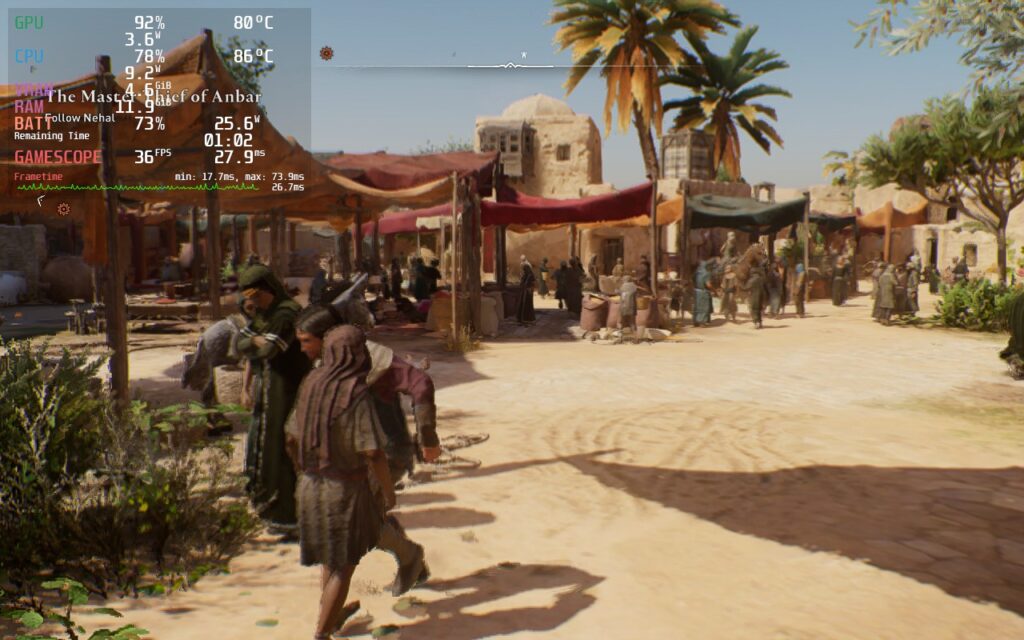1024x640 pixels.
Task: Click the compass bar's center notch
Action: point(510,66)
